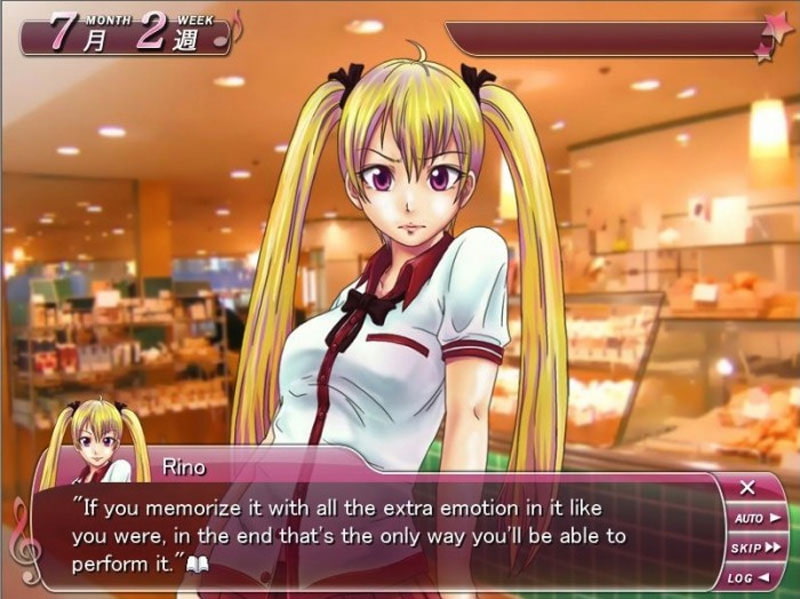
Task: Enable AUTO text advance mode
Action: 757,518
